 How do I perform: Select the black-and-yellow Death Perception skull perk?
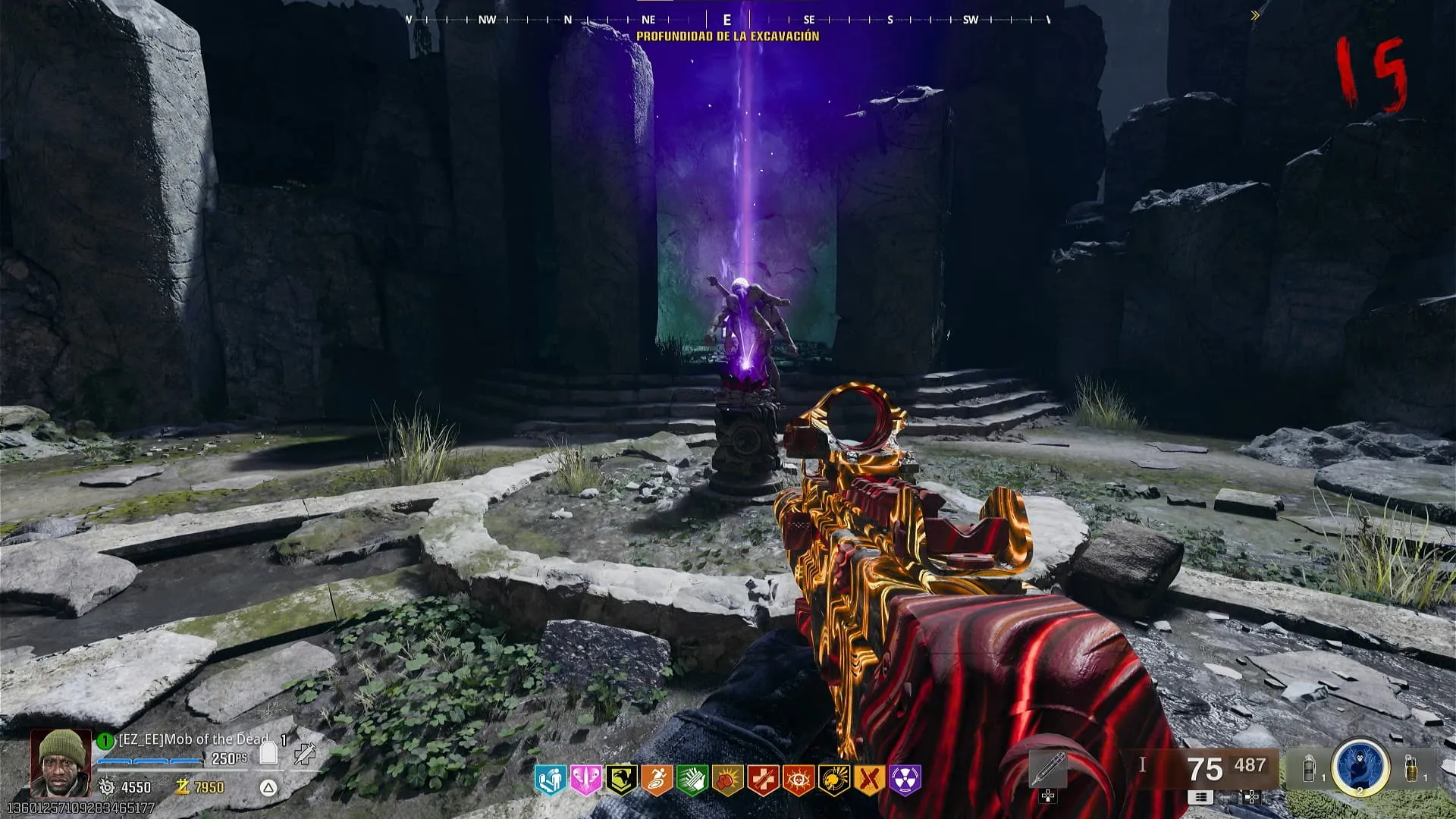click(833, 780)
